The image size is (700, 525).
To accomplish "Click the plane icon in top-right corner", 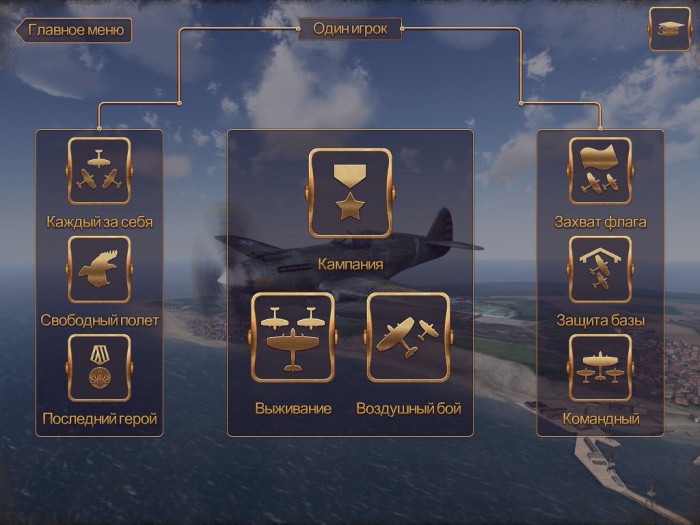I will coord(669,29).
